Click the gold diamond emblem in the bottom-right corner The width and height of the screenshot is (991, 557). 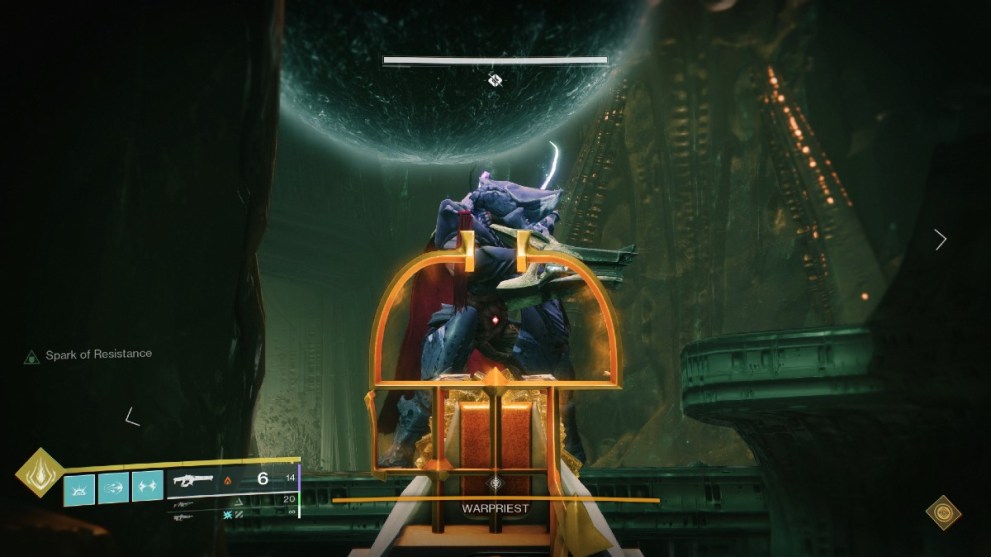(943, 513)
